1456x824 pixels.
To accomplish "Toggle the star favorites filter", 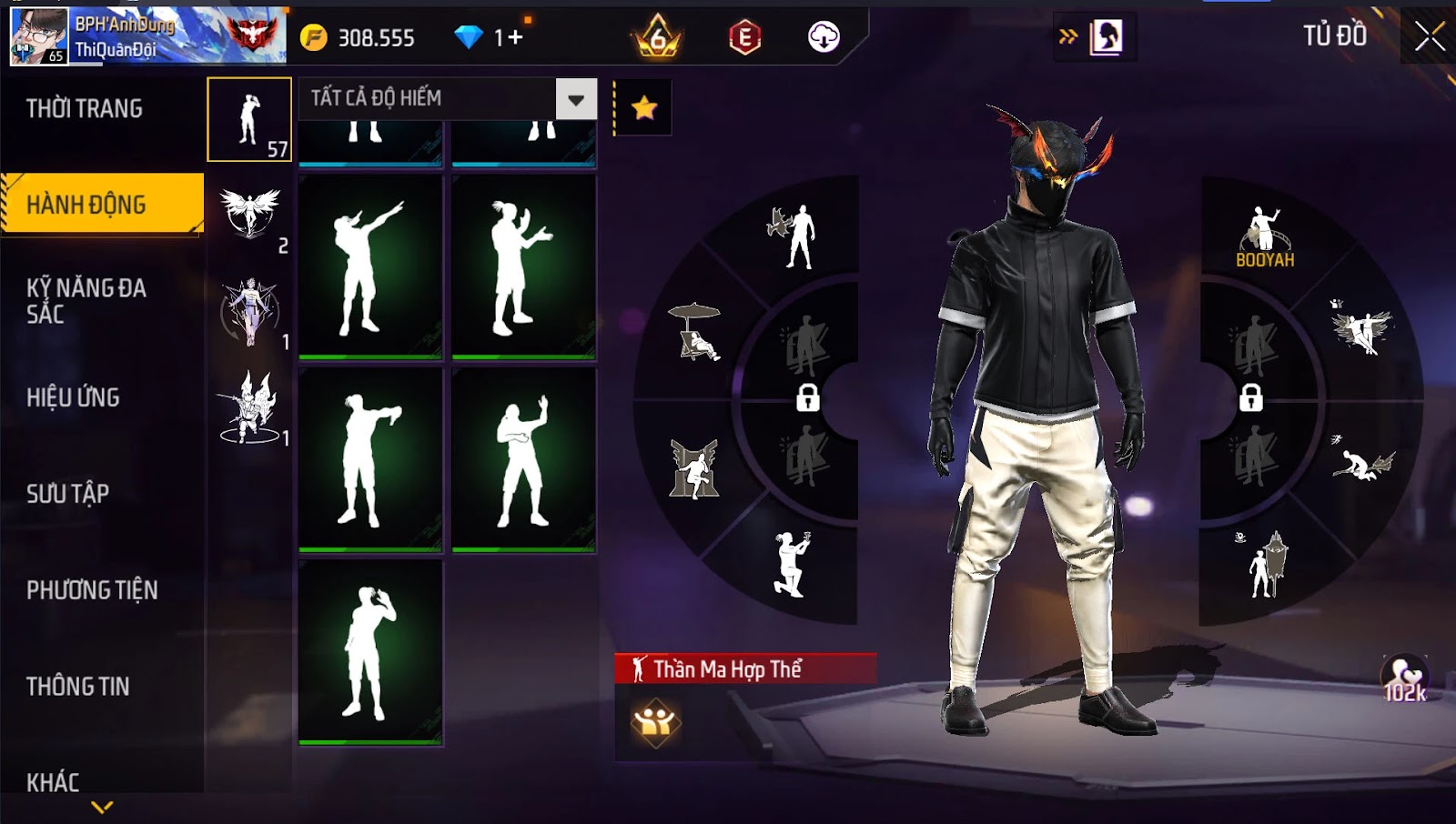I will pos(644,108).
